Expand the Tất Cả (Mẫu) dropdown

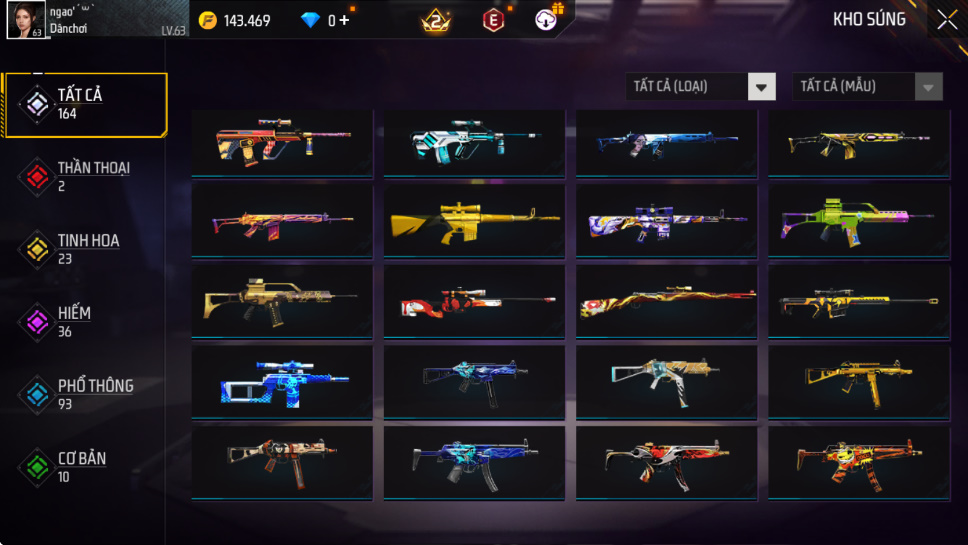click(x=867, y=87)
